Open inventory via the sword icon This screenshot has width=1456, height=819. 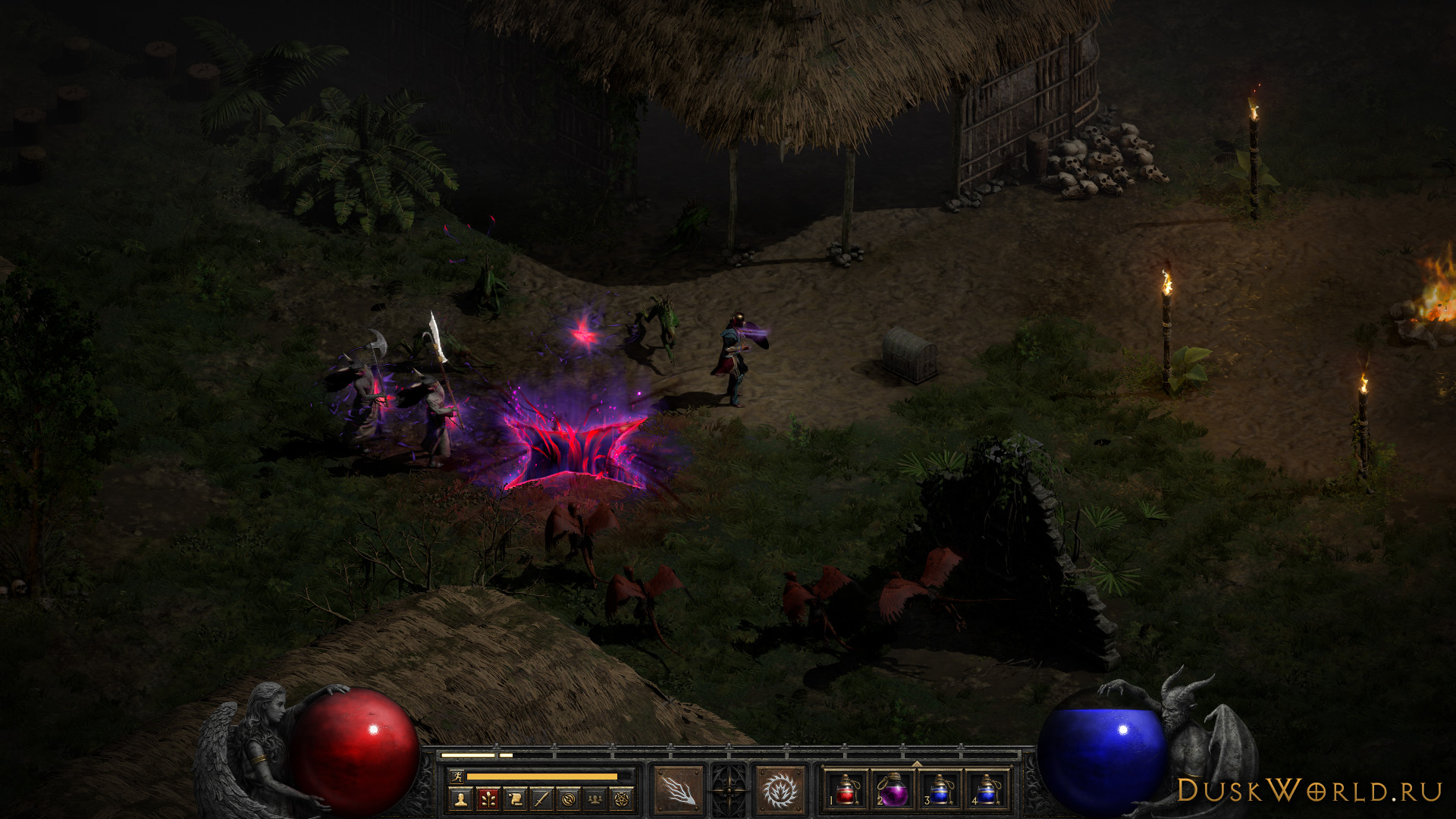(x=541, y=799)
